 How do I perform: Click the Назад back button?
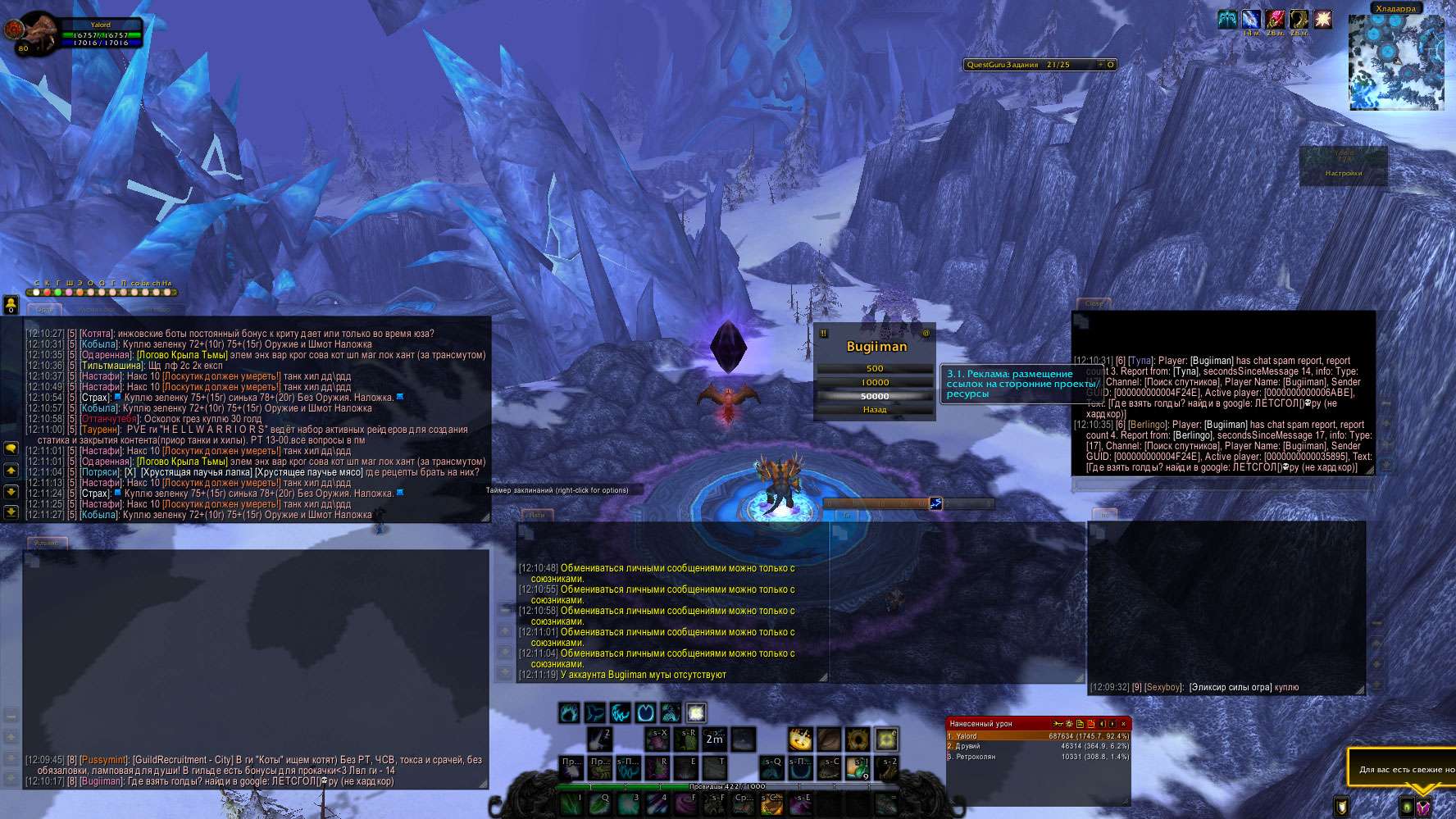[x=874, y=410]
